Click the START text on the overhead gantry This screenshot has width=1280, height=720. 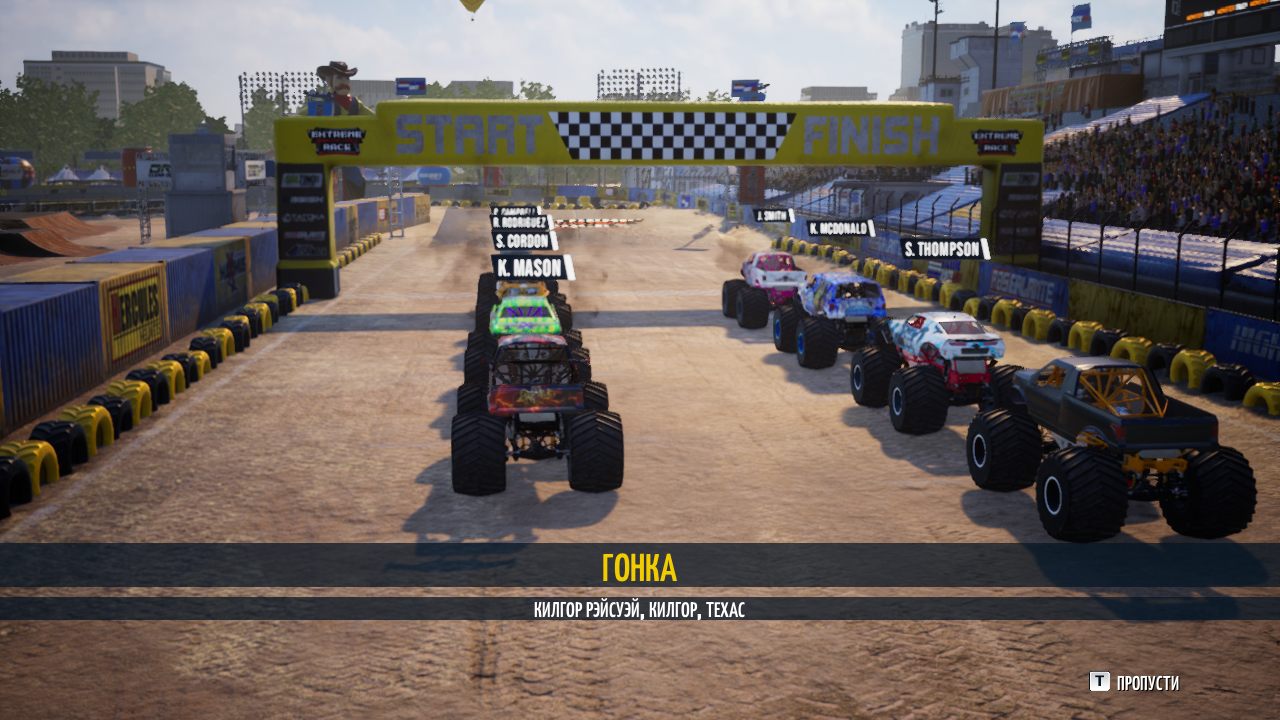click(465, 129)
